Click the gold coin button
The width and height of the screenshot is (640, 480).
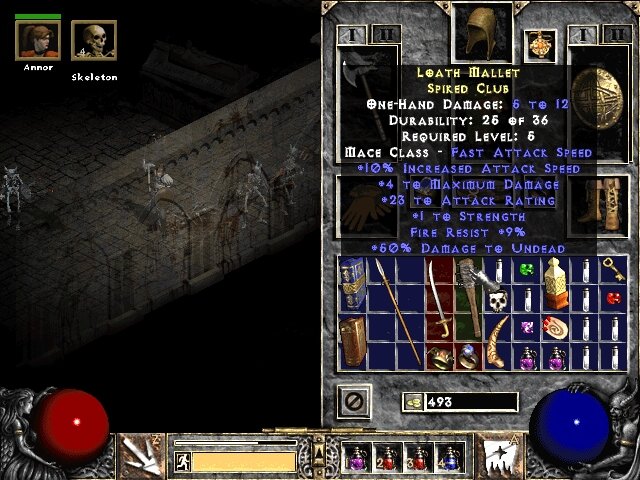pos(411,402)
